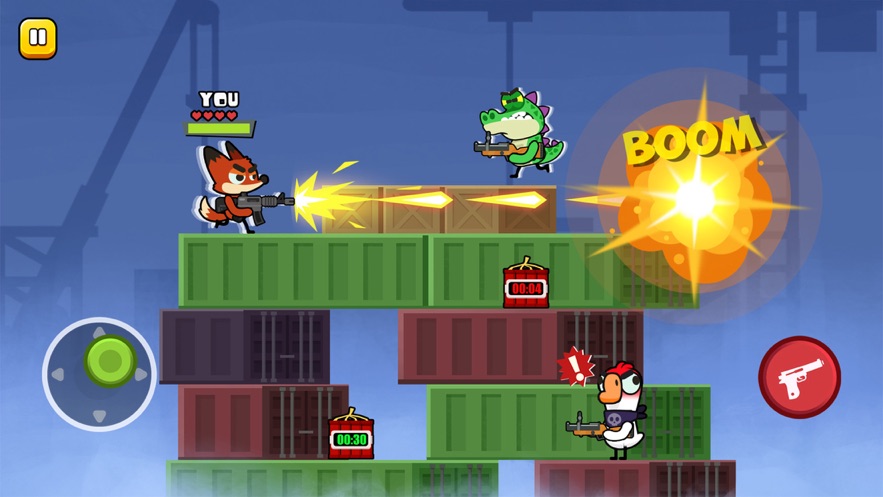Pause the game with the yellow button
The height and width of the screenshot is (497, 883).
point(38,39)
